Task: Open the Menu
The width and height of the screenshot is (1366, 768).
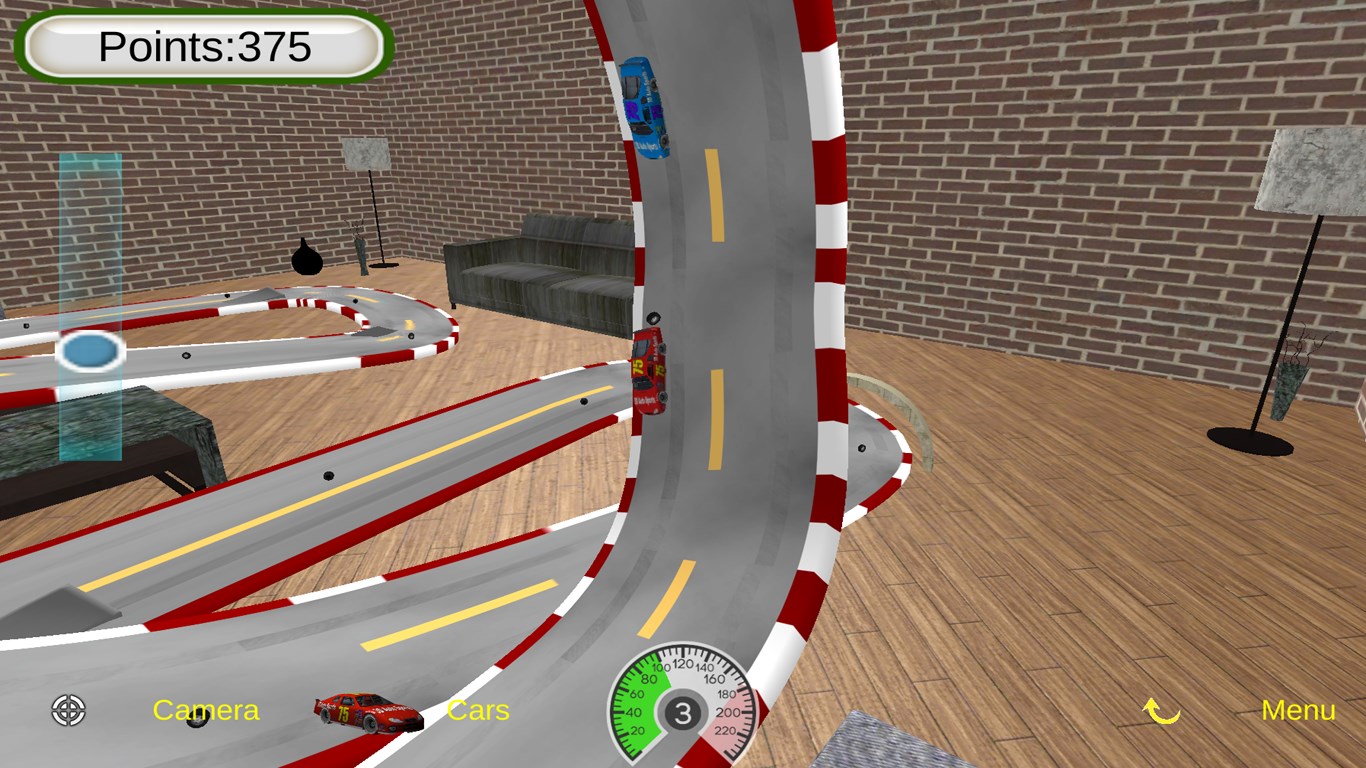Action: click(x=1298, y=710)
